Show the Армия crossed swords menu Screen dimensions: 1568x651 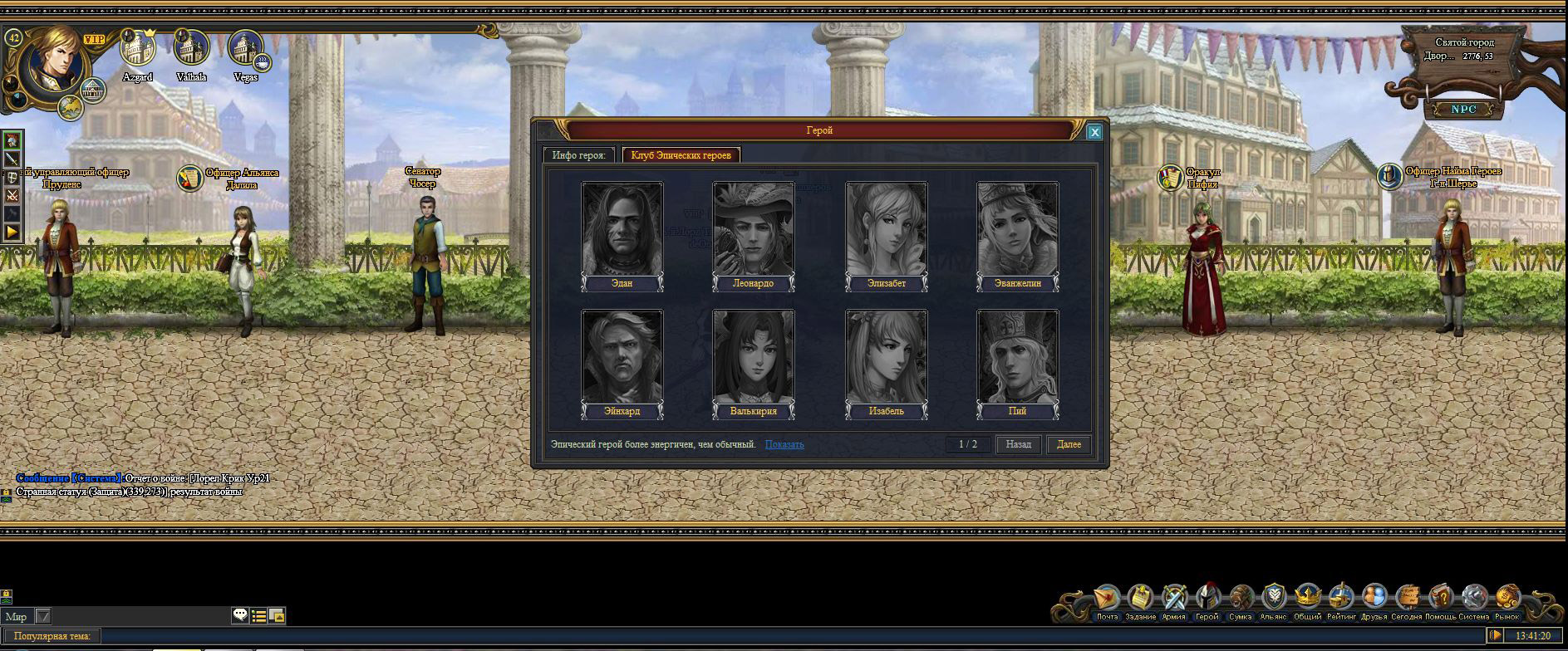1173,599
